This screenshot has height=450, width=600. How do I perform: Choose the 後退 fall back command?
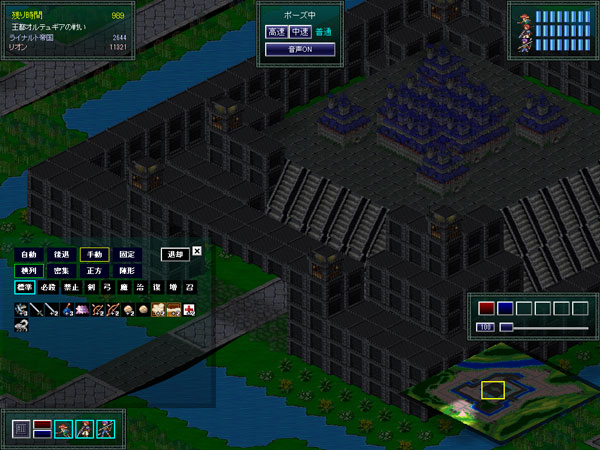(62, 254)
